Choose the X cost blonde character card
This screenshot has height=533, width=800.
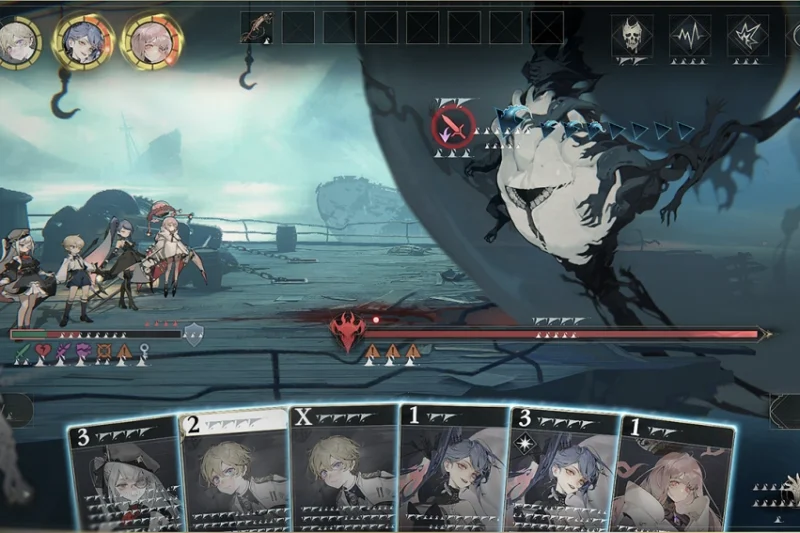[x=343, y=470]
